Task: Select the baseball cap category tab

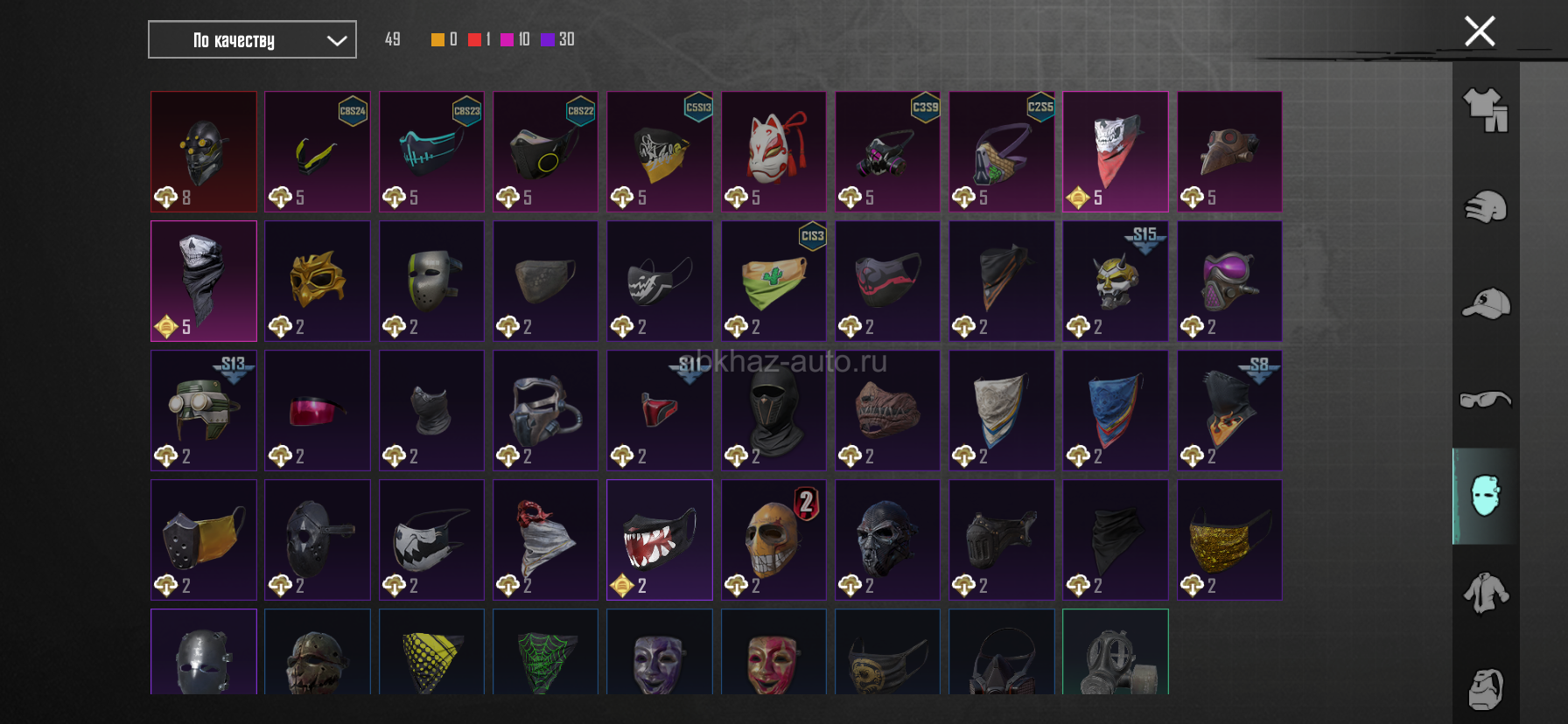Action: point(1486,303)
